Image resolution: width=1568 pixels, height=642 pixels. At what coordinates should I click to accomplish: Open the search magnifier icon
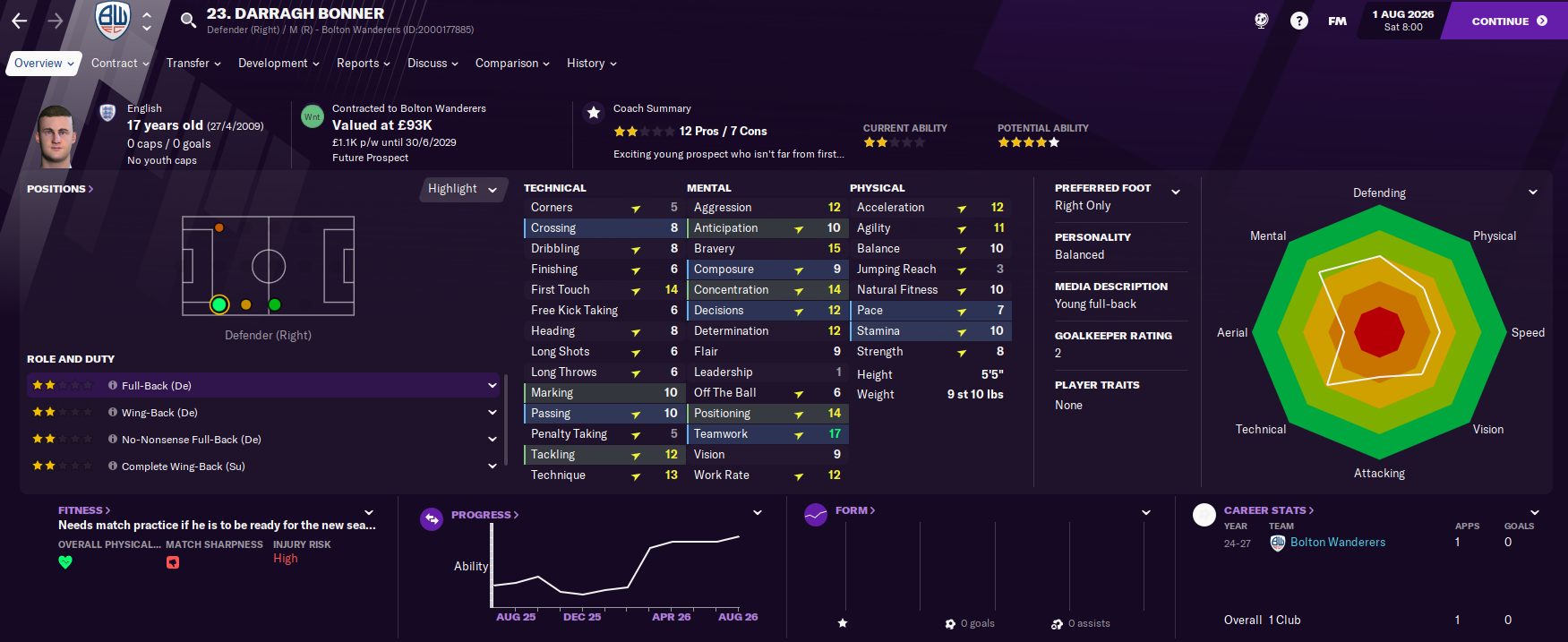tap(188, 20)
